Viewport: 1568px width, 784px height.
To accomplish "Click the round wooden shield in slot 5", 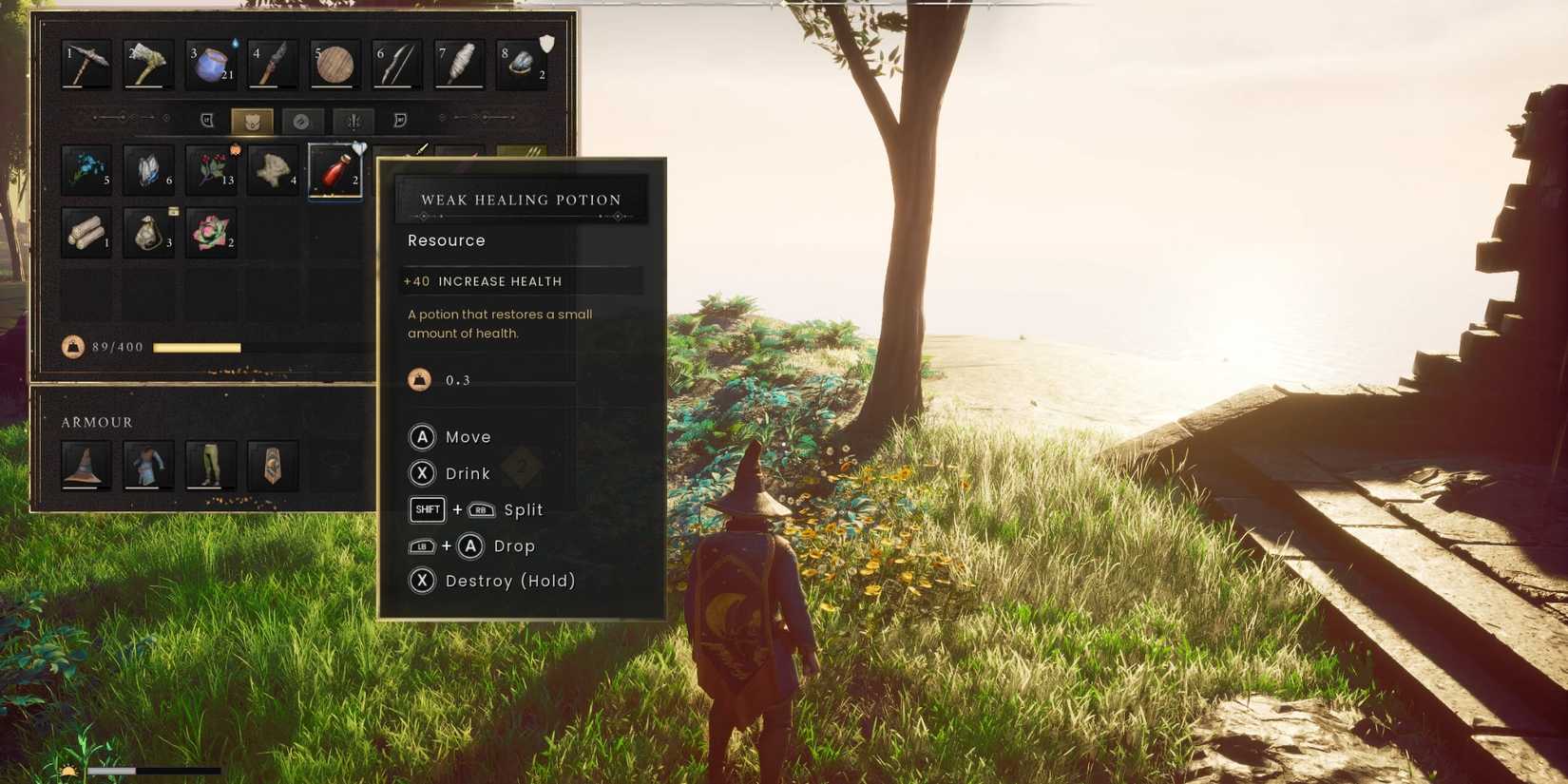I will point(332,64).
